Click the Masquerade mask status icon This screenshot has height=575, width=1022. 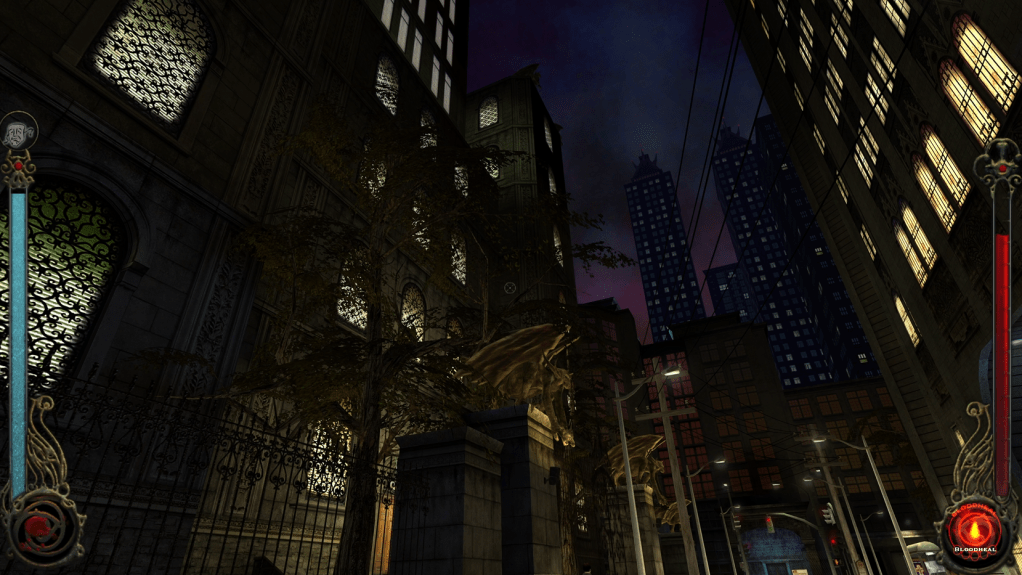click(17, 130)
